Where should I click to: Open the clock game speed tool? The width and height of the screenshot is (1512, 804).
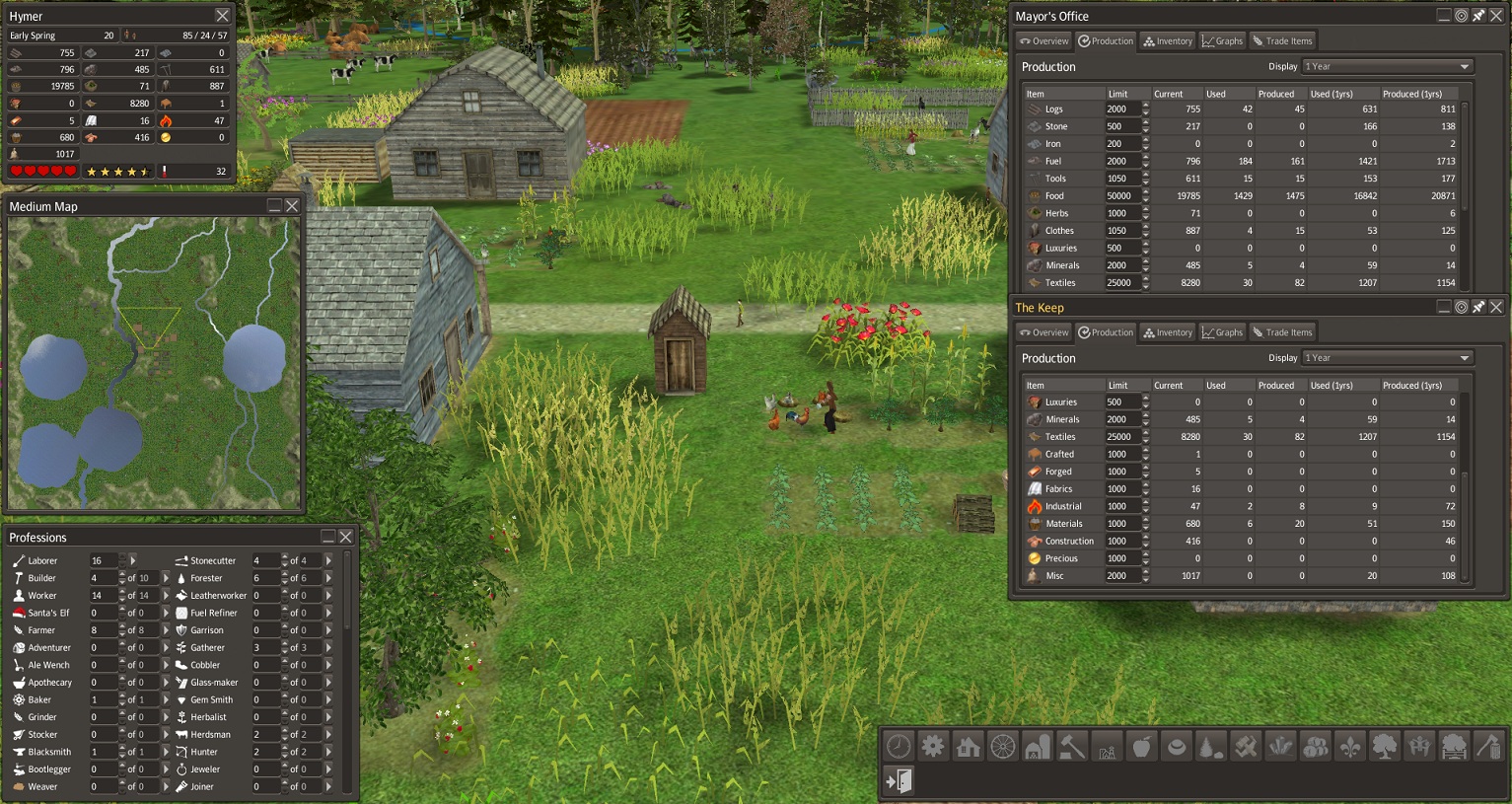[899, 747]
